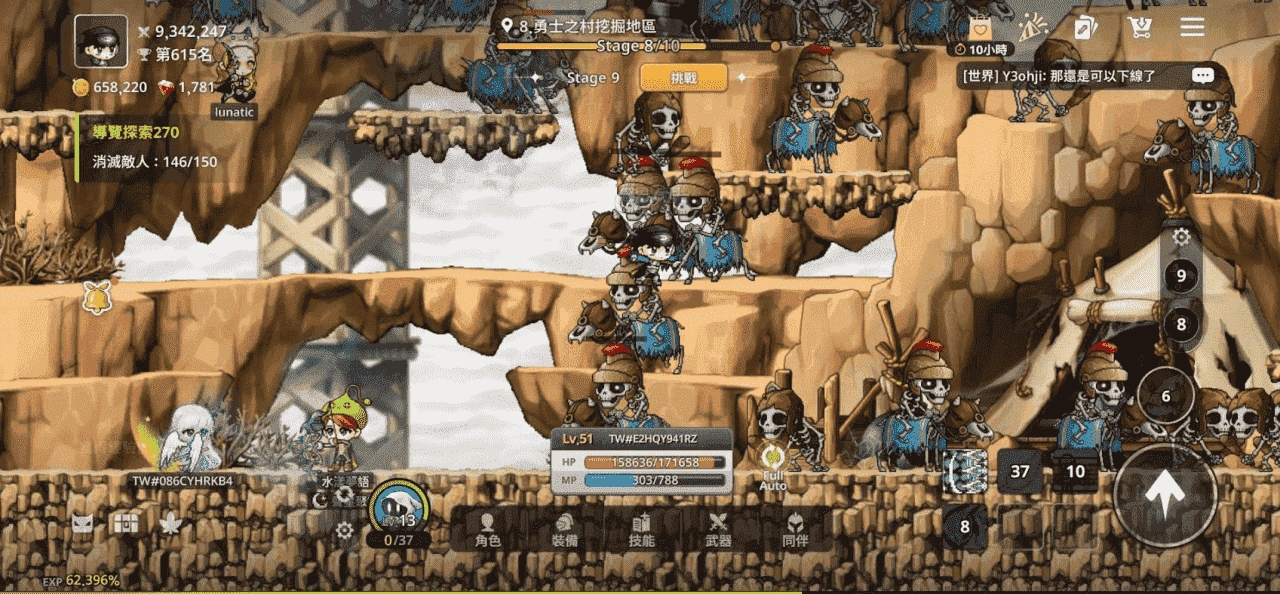Open the world chat speech bubble
Screen dimensions: 1280x594
click(1203, 76)
